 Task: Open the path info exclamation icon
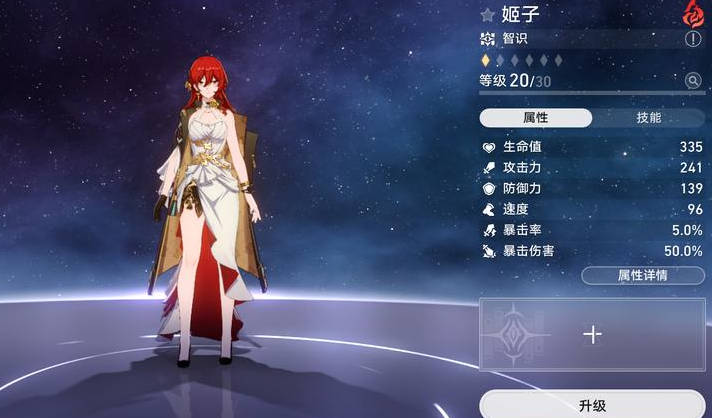(x=693, y=39)
